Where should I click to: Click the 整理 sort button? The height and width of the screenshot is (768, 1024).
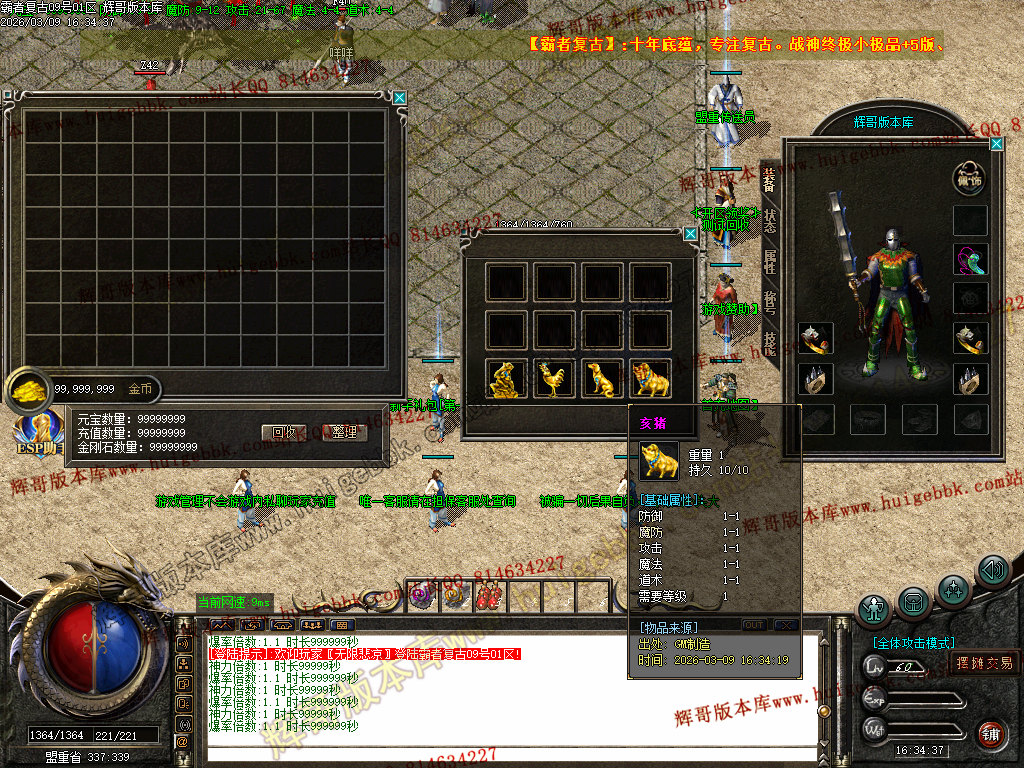pyautogui.click(x=344, y=433)
